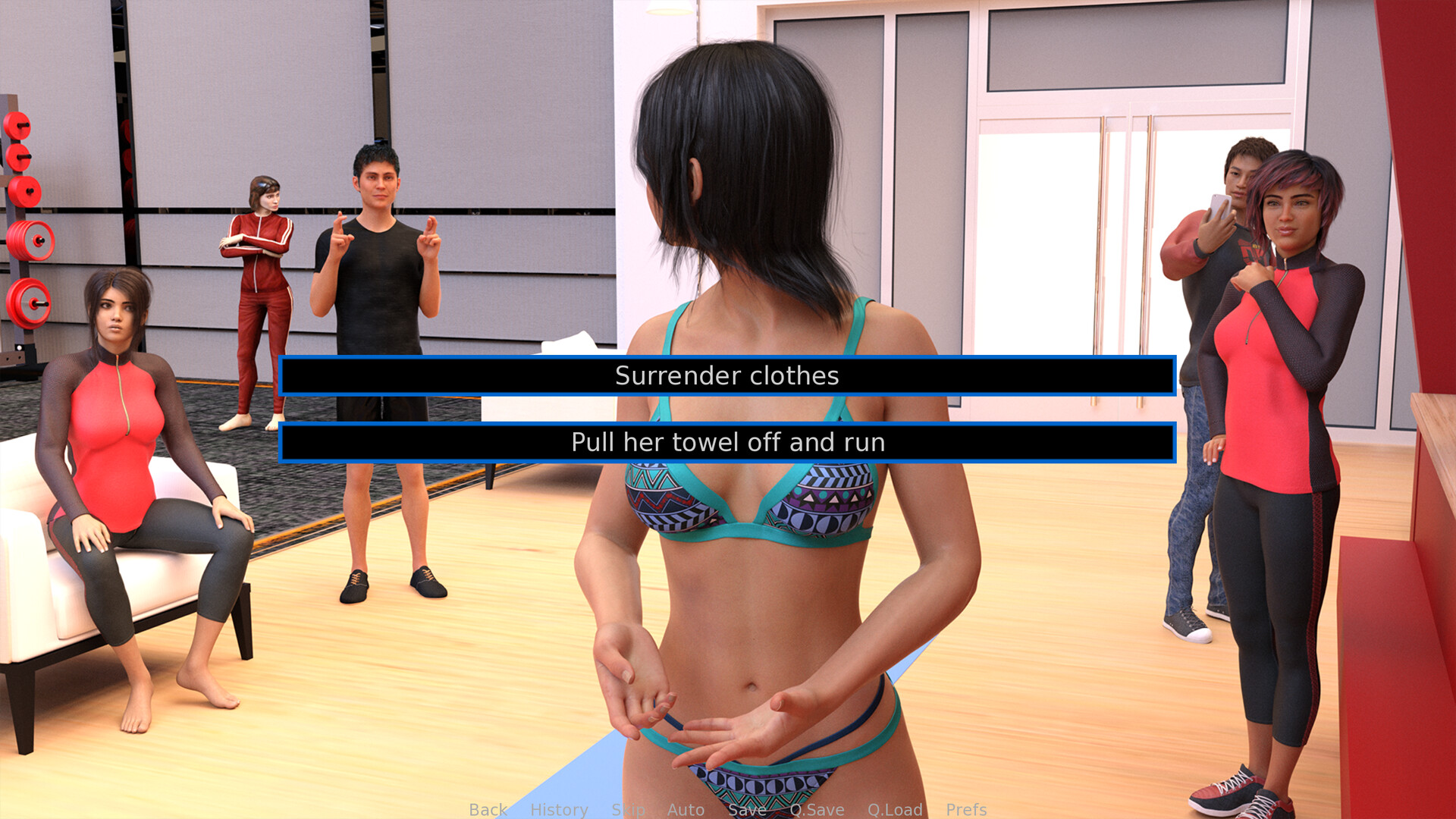Toggle Auto-advance mode
Screen dimensions: 1456x819
pyautogui.click(x=685, y=809)
